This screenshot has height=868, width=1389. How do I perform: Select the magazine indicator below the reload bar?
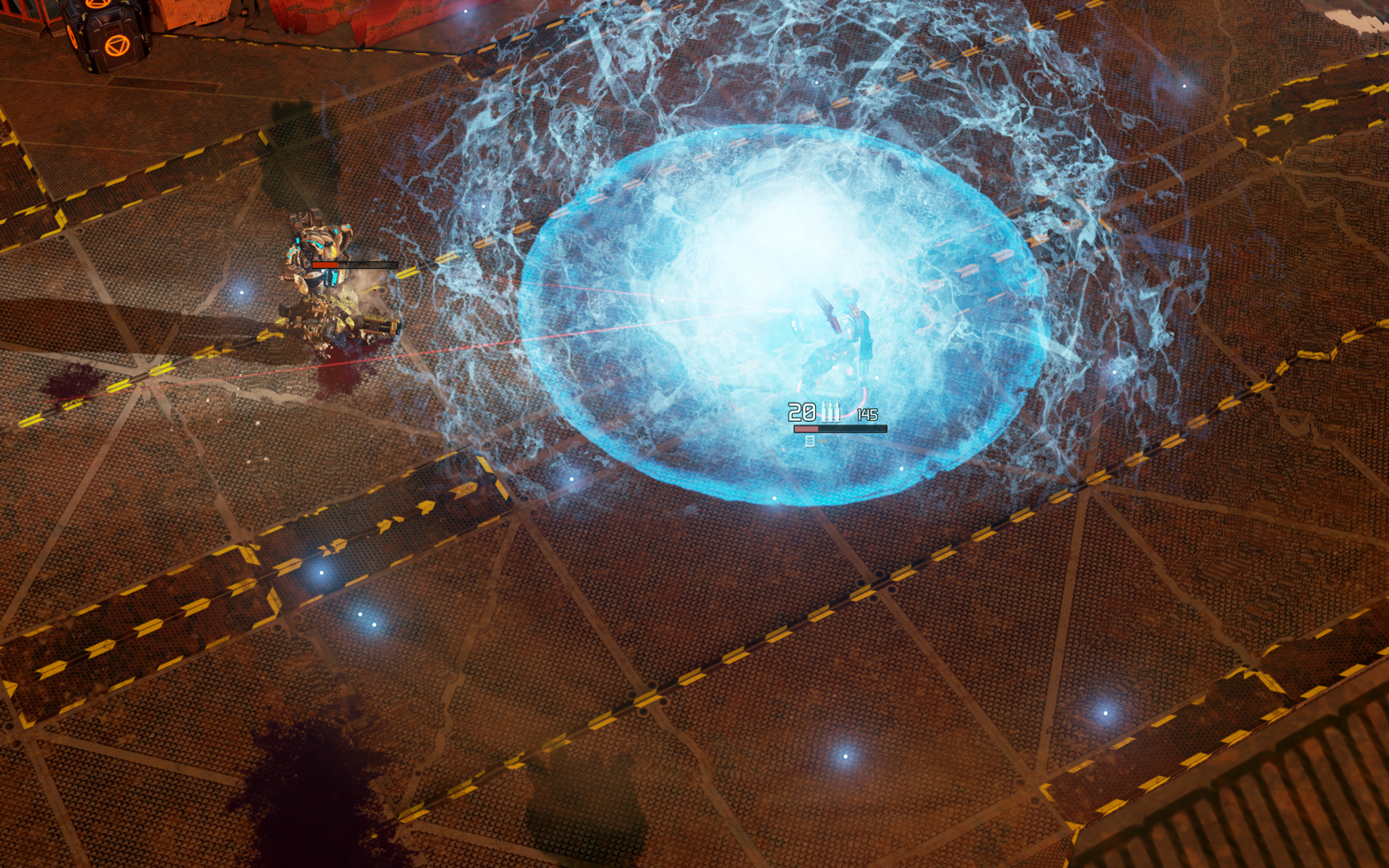[x=810, y=441]
